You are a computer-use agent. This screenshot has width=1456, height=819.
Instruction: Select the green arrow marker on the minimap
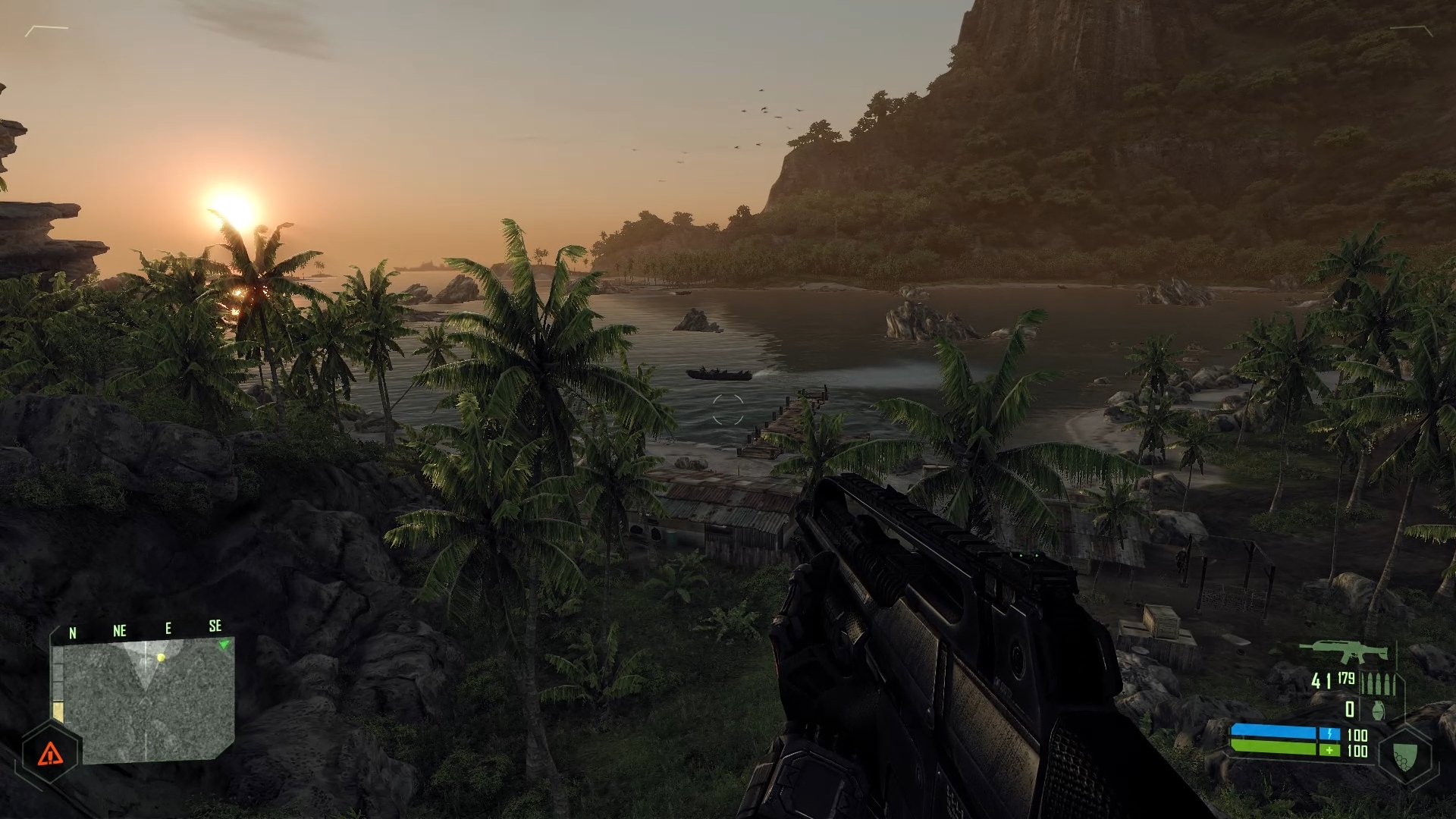coord(224,645)
